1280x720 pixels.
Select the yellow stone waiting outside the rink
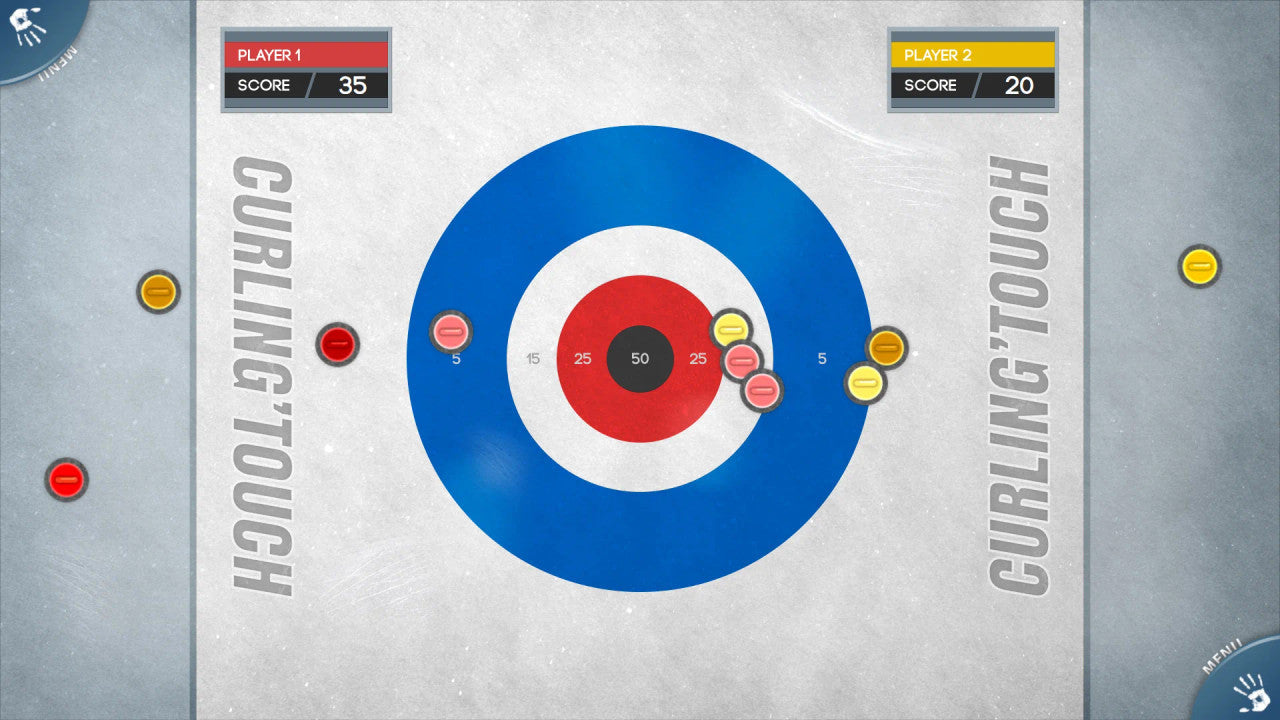pos(1199,266)
